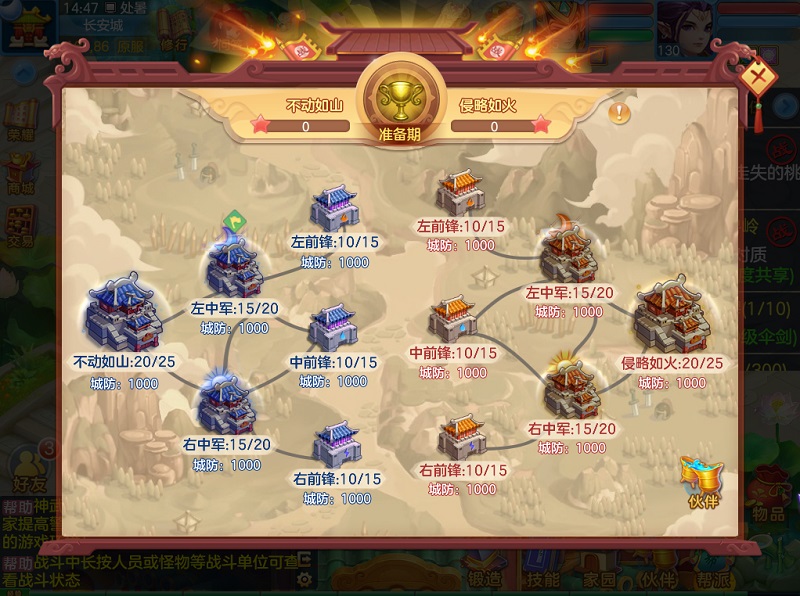Select the red 左中军 stronghold
The height and width of the screenshot is (596, 800).
pos(568,254)
